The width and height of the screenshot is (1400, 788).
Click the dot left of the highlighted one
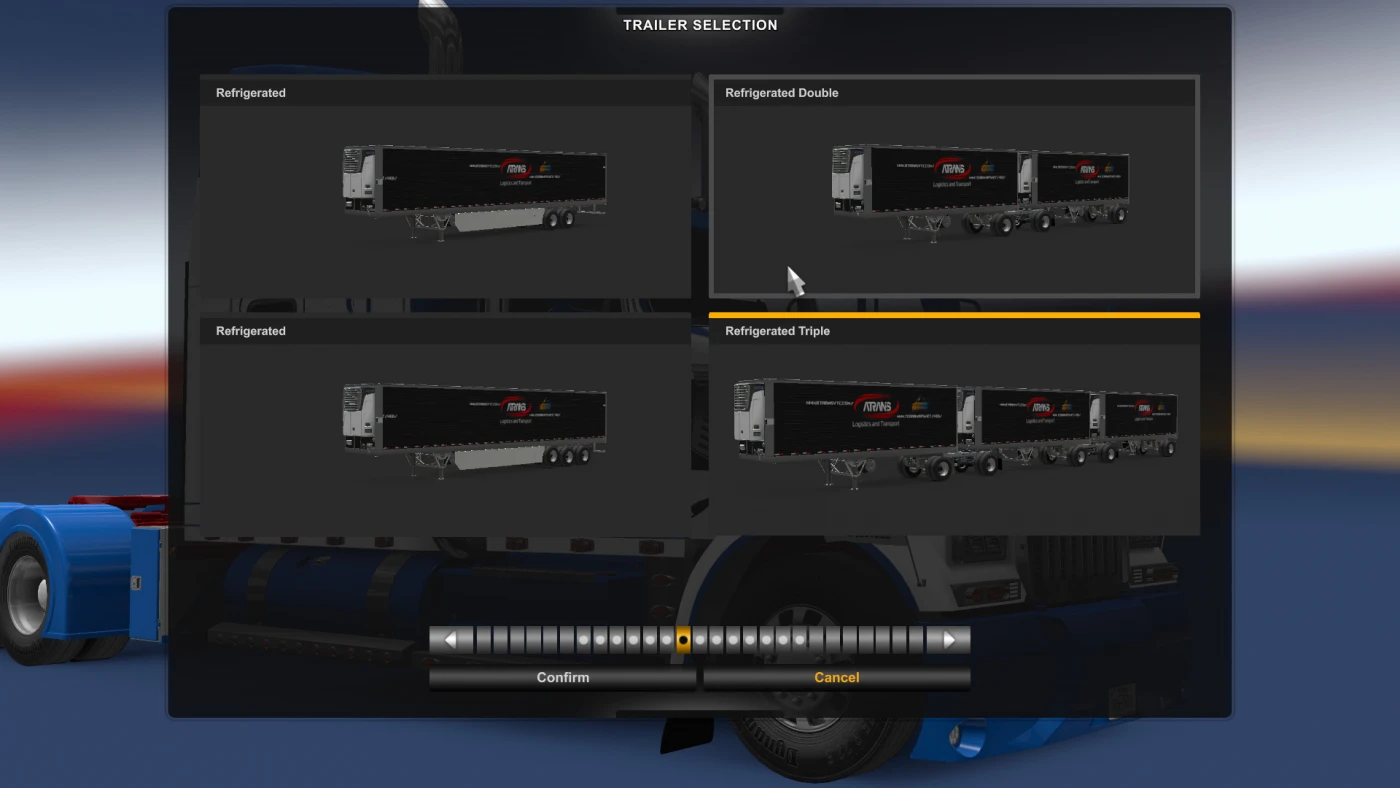668,639
